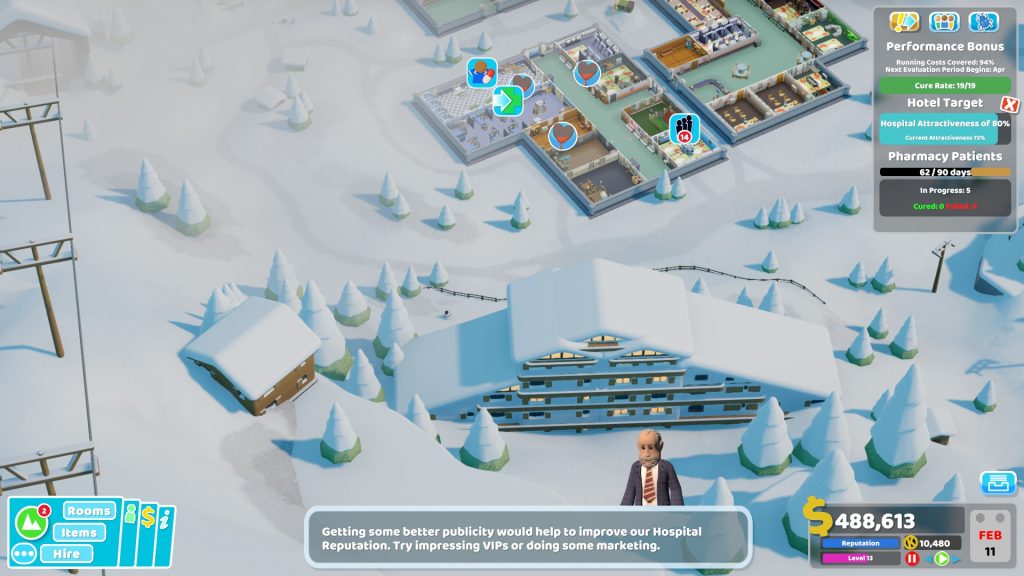Screen dimensions: 1024x576
Task: Open the blue inbox tray button
Action: click(x=997, y=482)
